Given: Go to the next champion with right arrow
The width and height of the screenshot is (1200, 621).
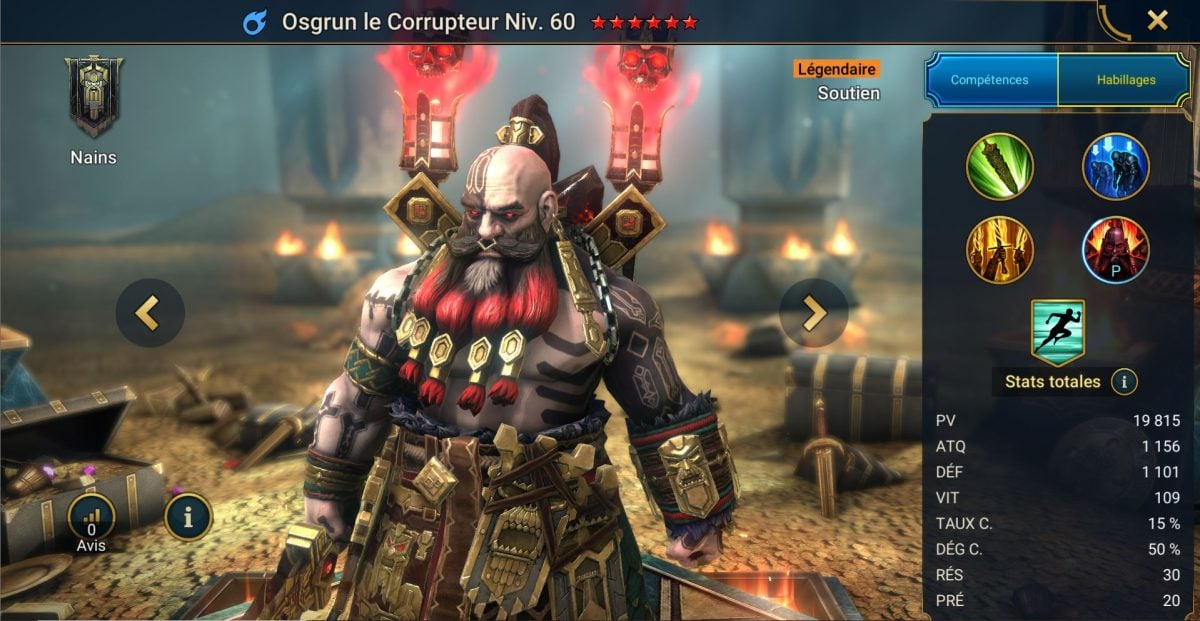Looking at the screenshot, I should click(x=813, y=313).
